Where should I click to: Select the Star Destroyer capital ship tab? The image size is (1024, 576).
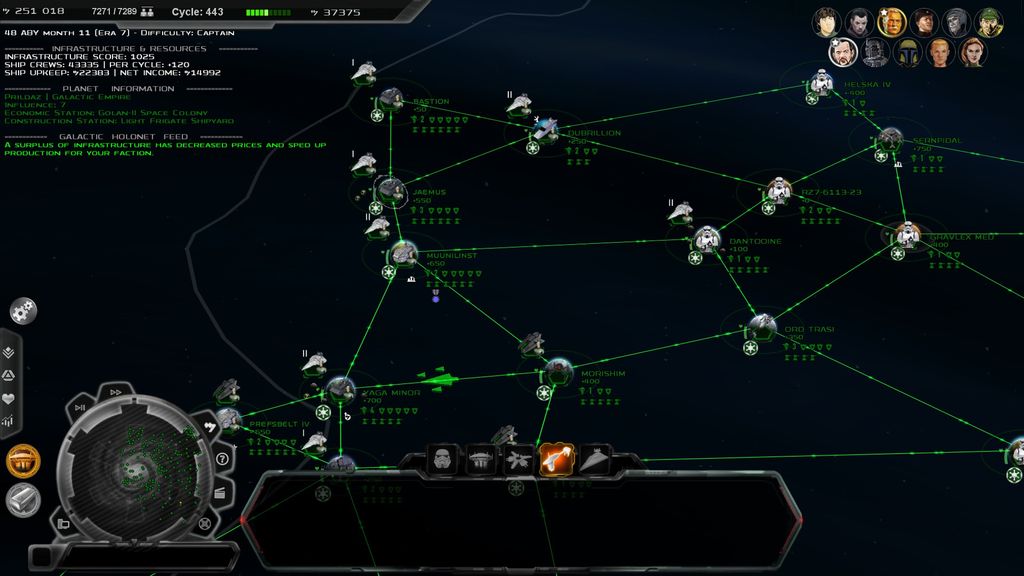click(x=594, y=460)
